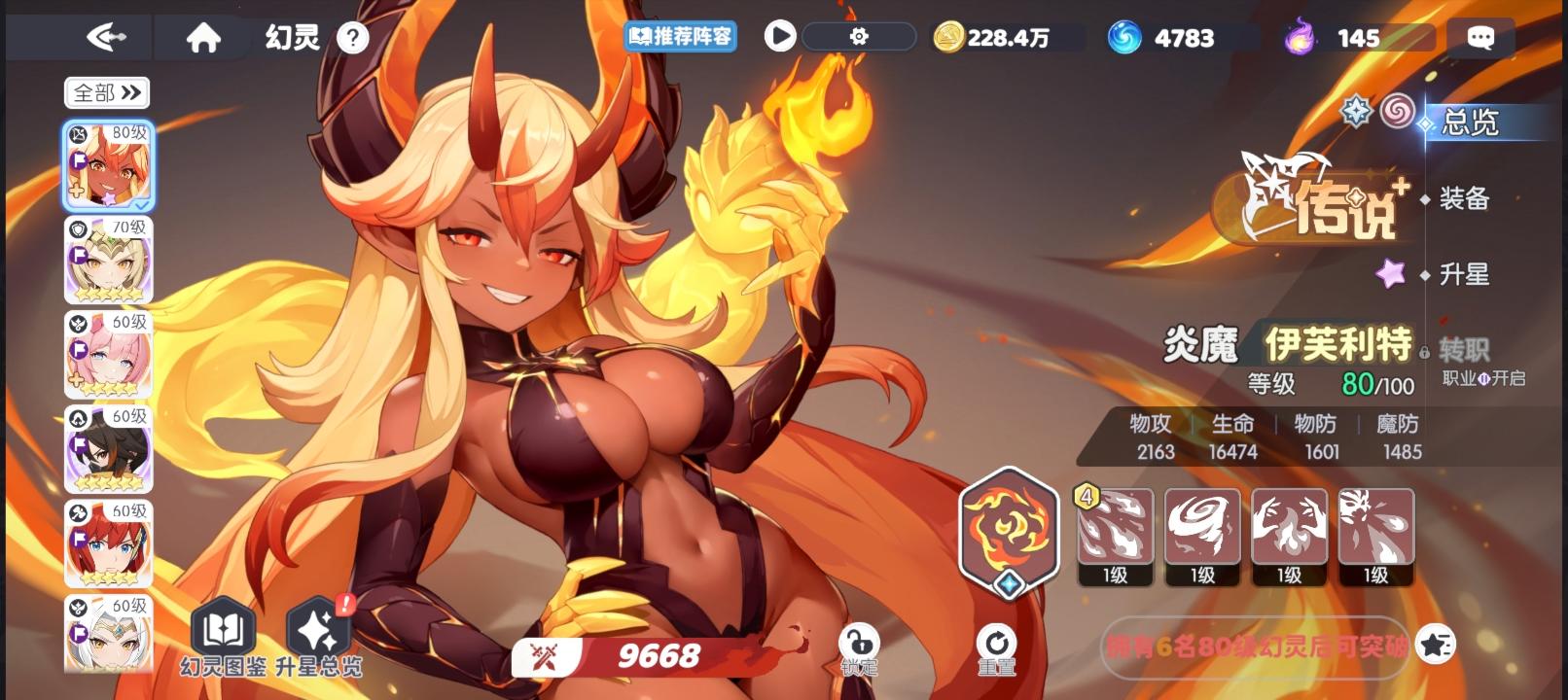1568x700 pixels.
Task: Toggle the lock beside 伊芙利特 name
Action: (x=1424, y=350)
